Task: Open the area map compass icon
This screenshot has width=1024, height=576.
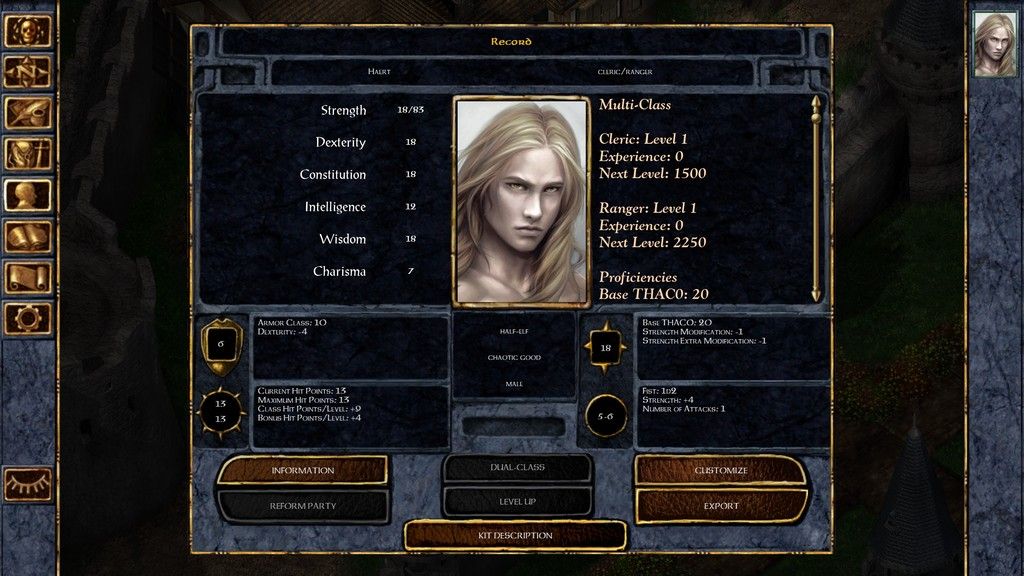Action: (28, 72)
